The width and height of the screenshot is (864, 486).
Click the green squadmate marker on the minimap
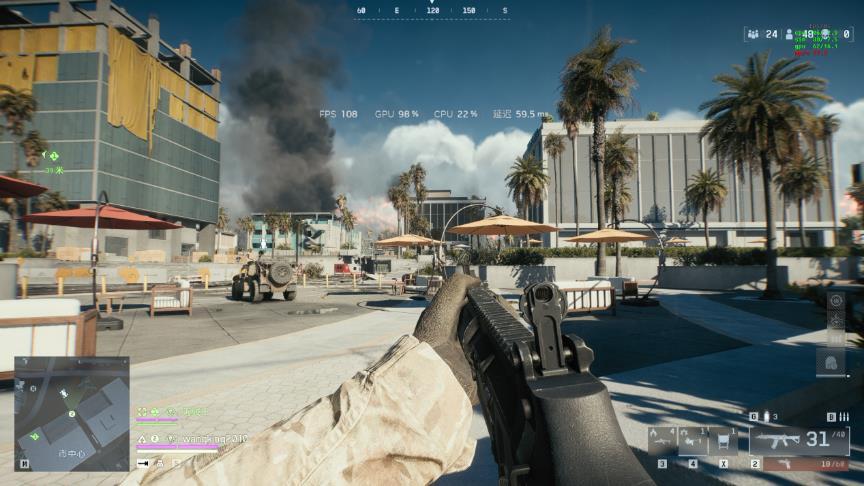pos(36,436)
